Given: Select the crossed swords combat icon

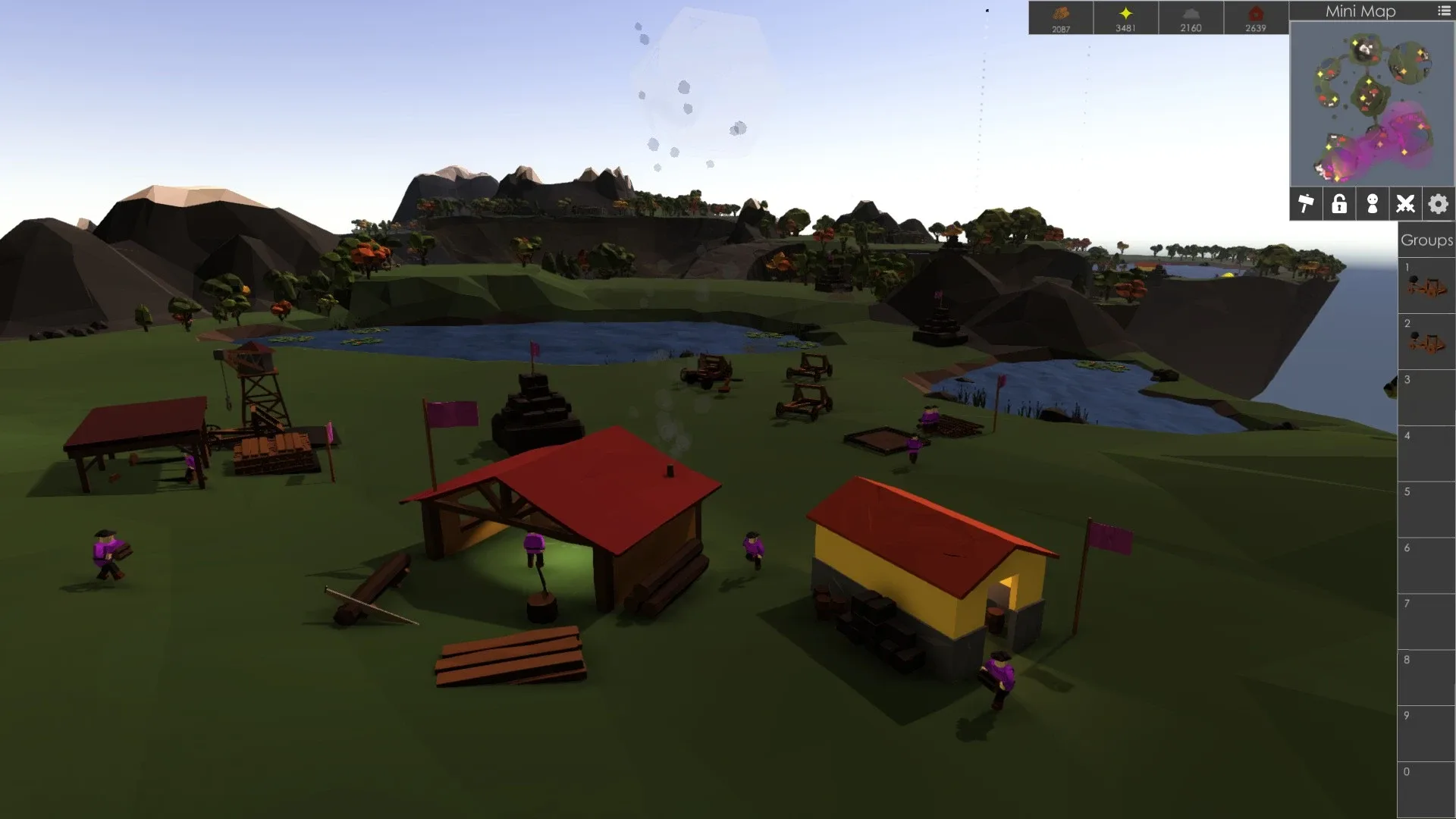Looking at the screenshot, I should (1404, 203).
